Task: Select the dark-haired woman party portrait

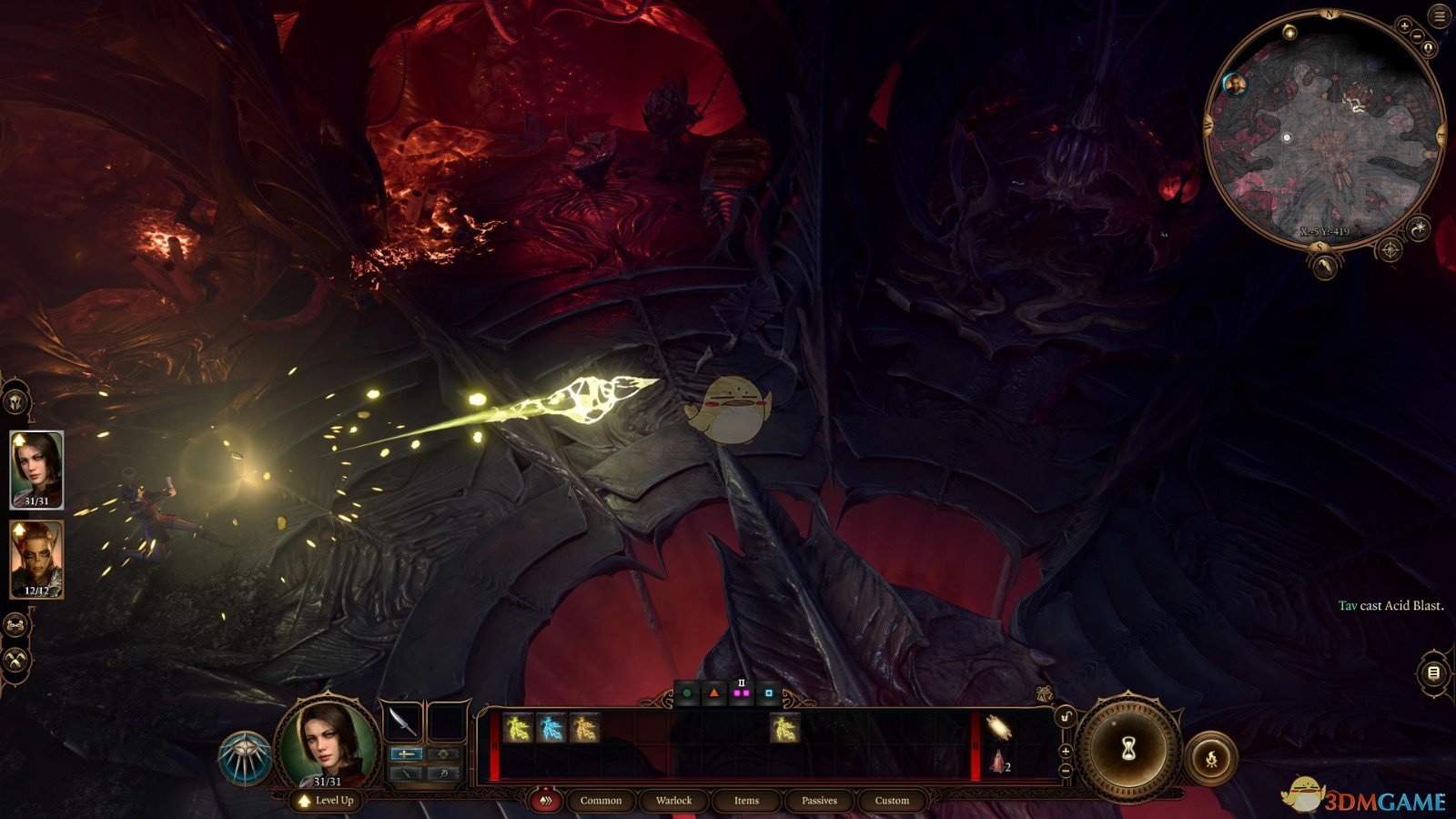Action: (x=36, y=469)
